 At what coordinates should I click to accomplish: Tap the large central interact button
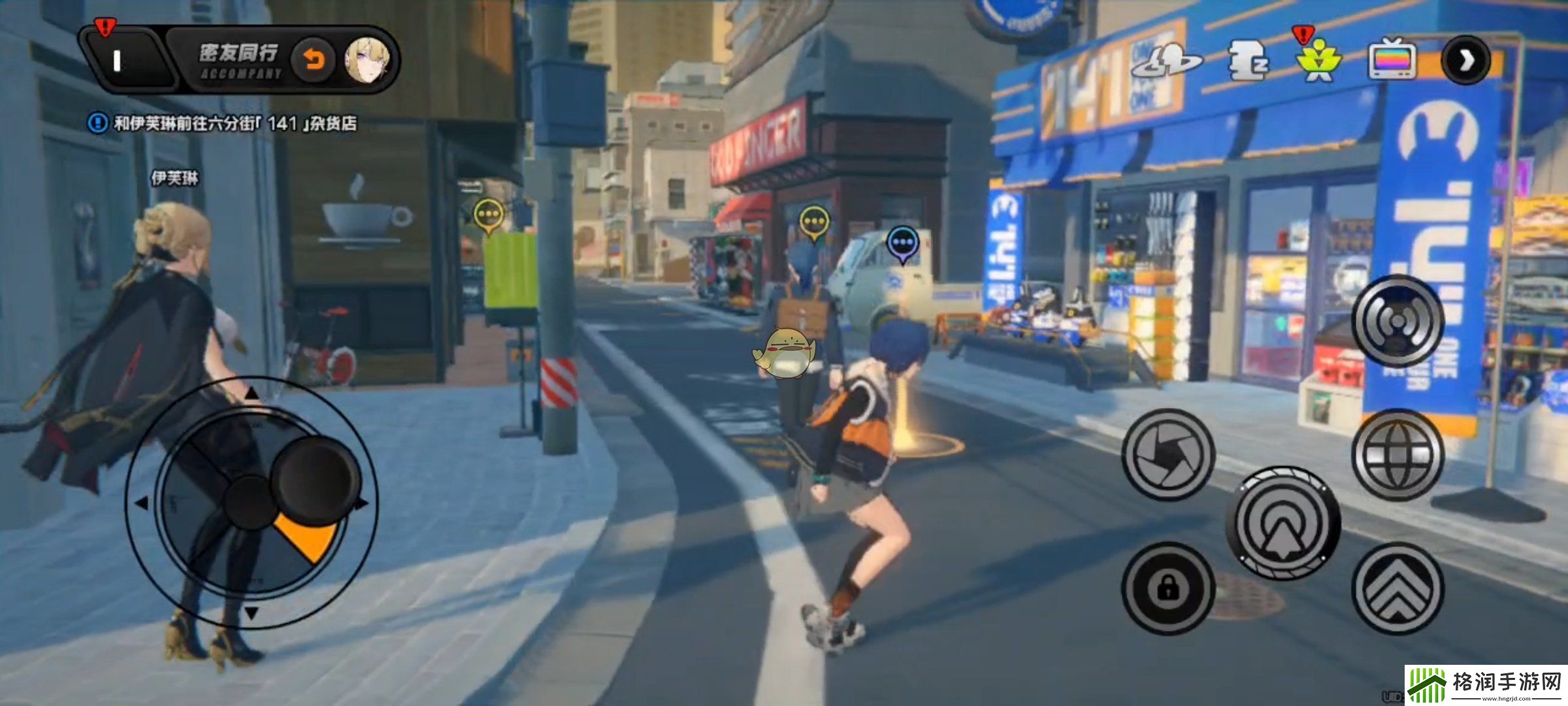1283,522
